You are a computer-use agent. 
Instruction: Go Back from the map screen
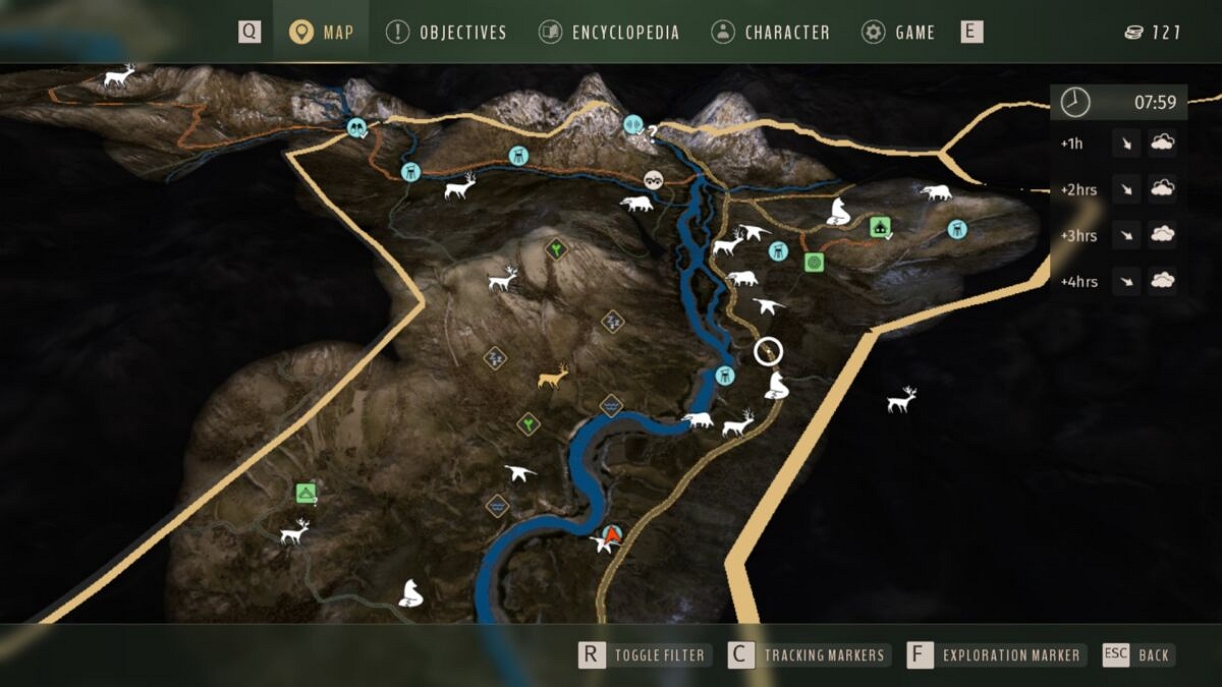tap(1137, 655)
